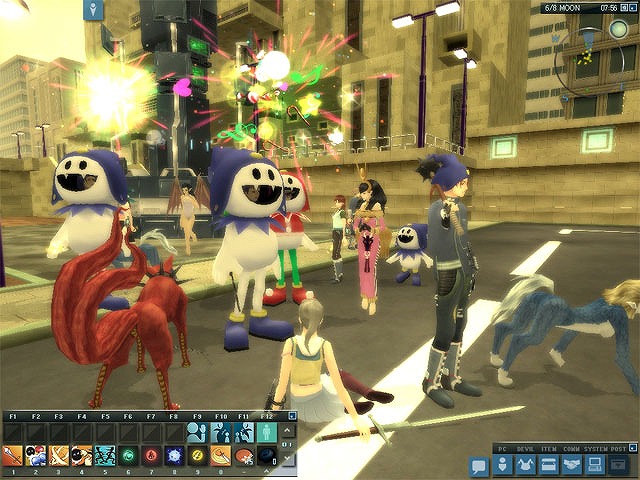Activate the green orb skill in slot 6

click(x=128, y=456)
